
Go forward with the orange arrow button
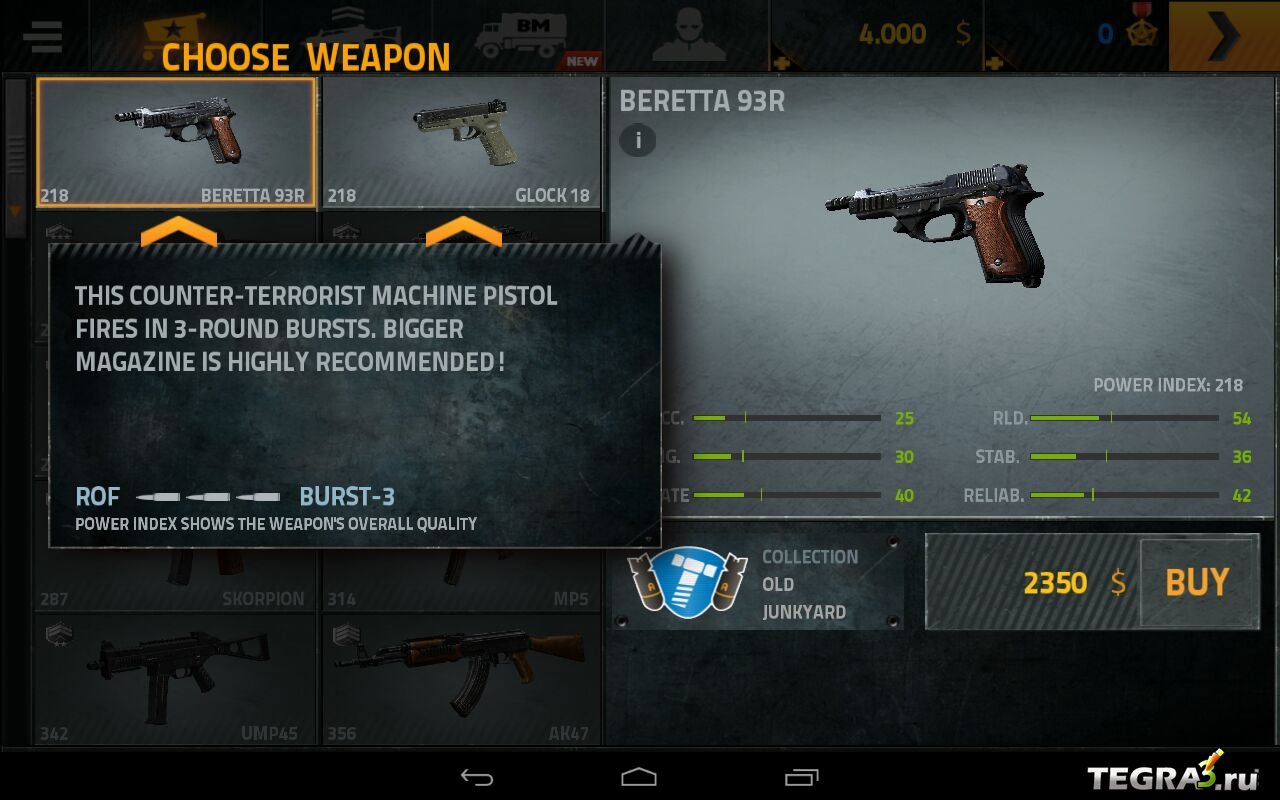[x=1223, y=36]
